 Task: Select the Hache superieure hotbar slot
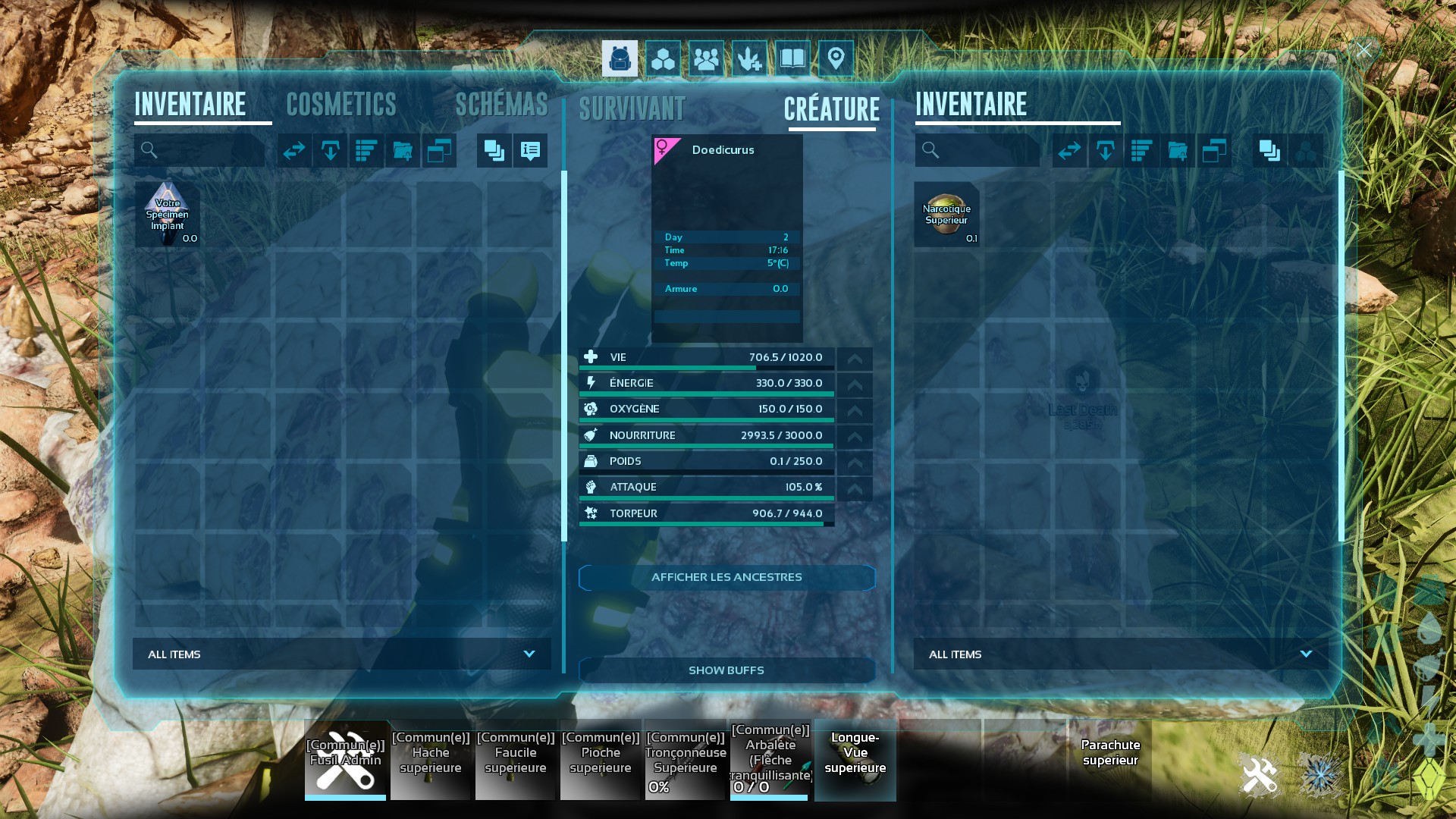tap(431, 760)
